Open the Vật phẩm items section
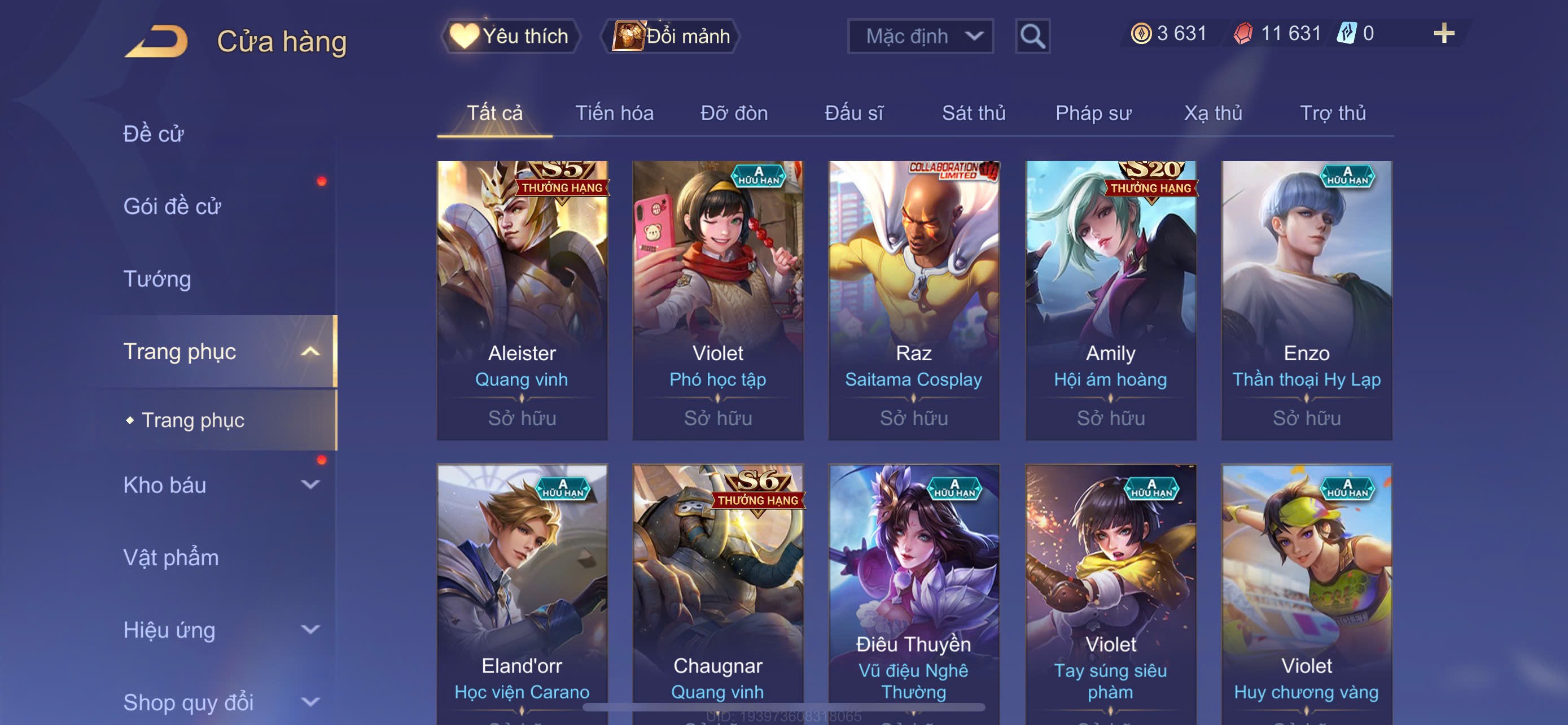1568x725 pixels. [x=171, y=558]
